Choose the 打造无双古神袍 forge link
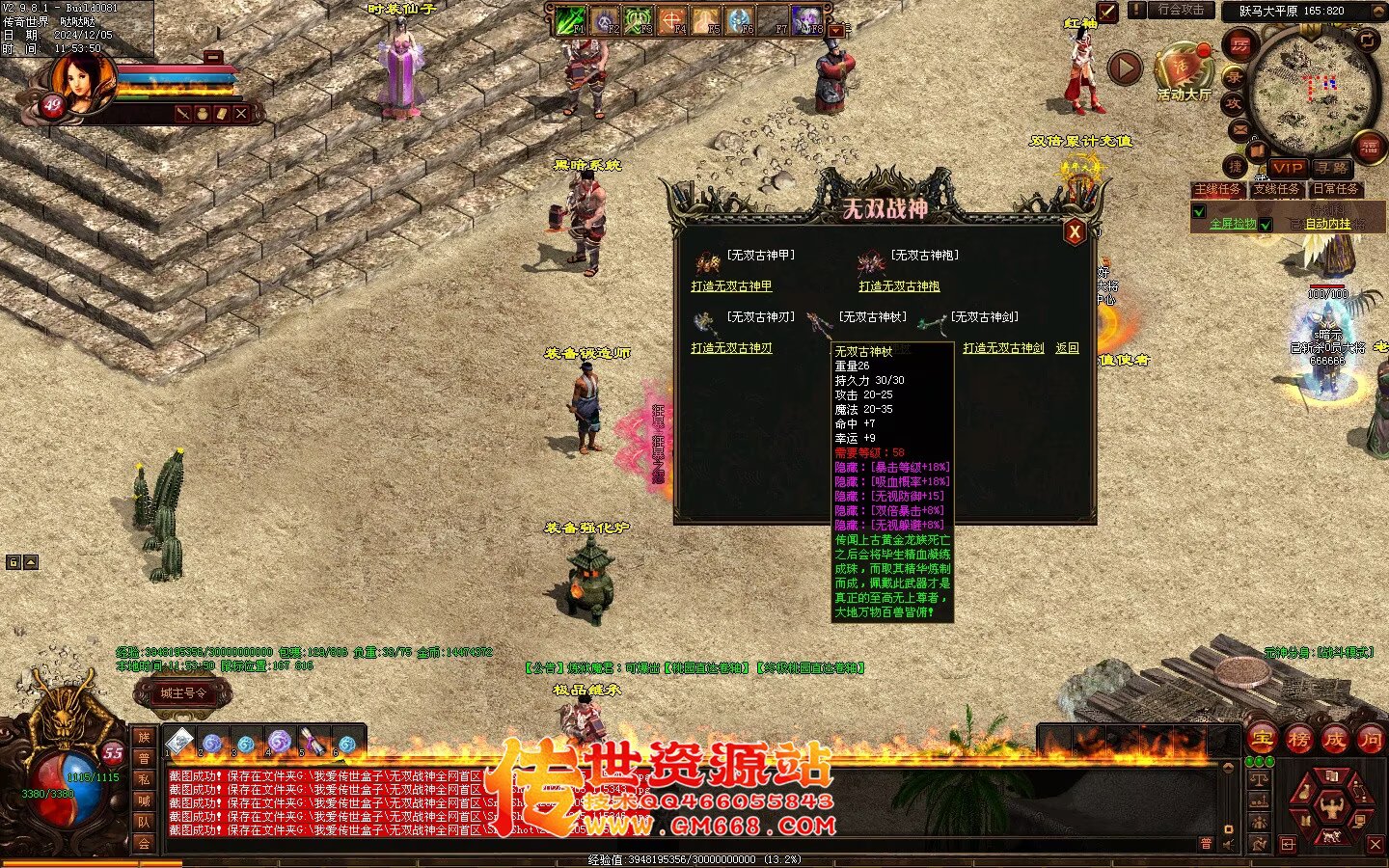 click(x=899, y=286)
